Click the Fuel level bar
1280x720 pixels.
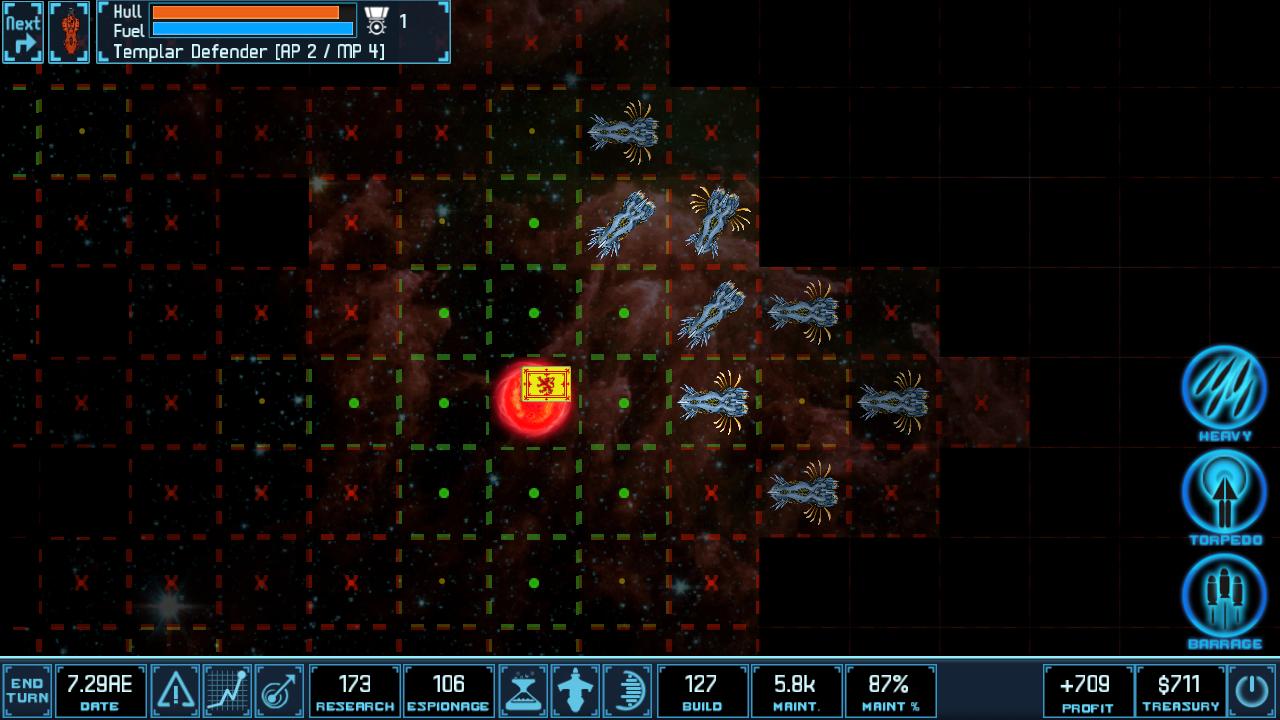click(250, 28)
